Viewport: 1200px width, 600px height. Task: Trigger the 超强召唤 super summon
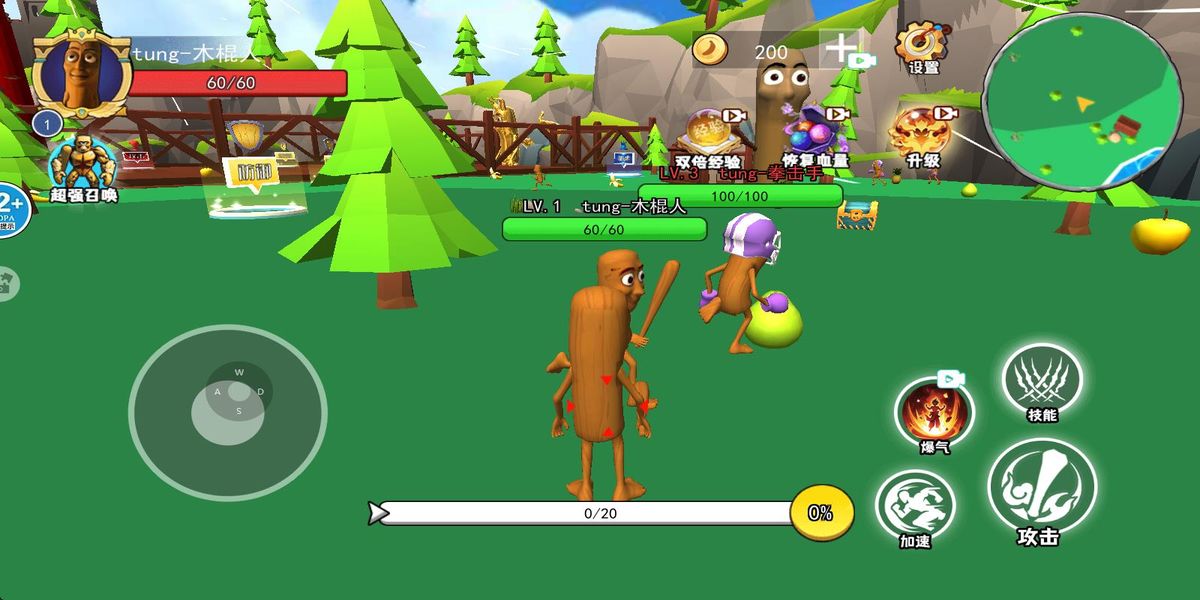83,165
